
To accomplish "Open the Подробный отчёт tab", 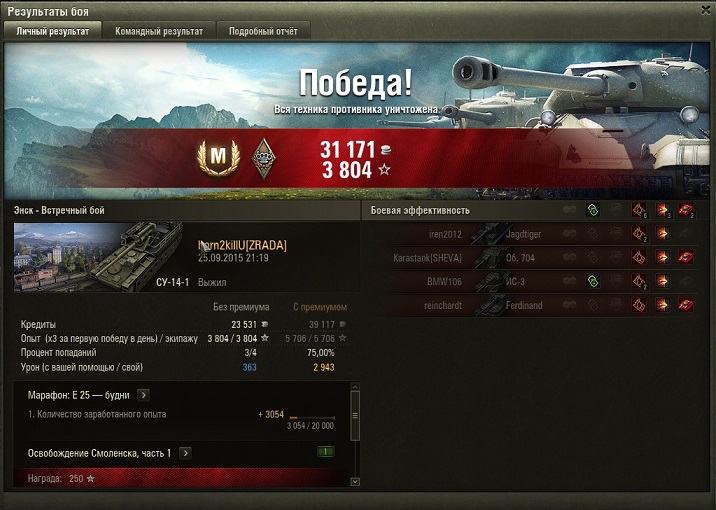I will 263,31.
